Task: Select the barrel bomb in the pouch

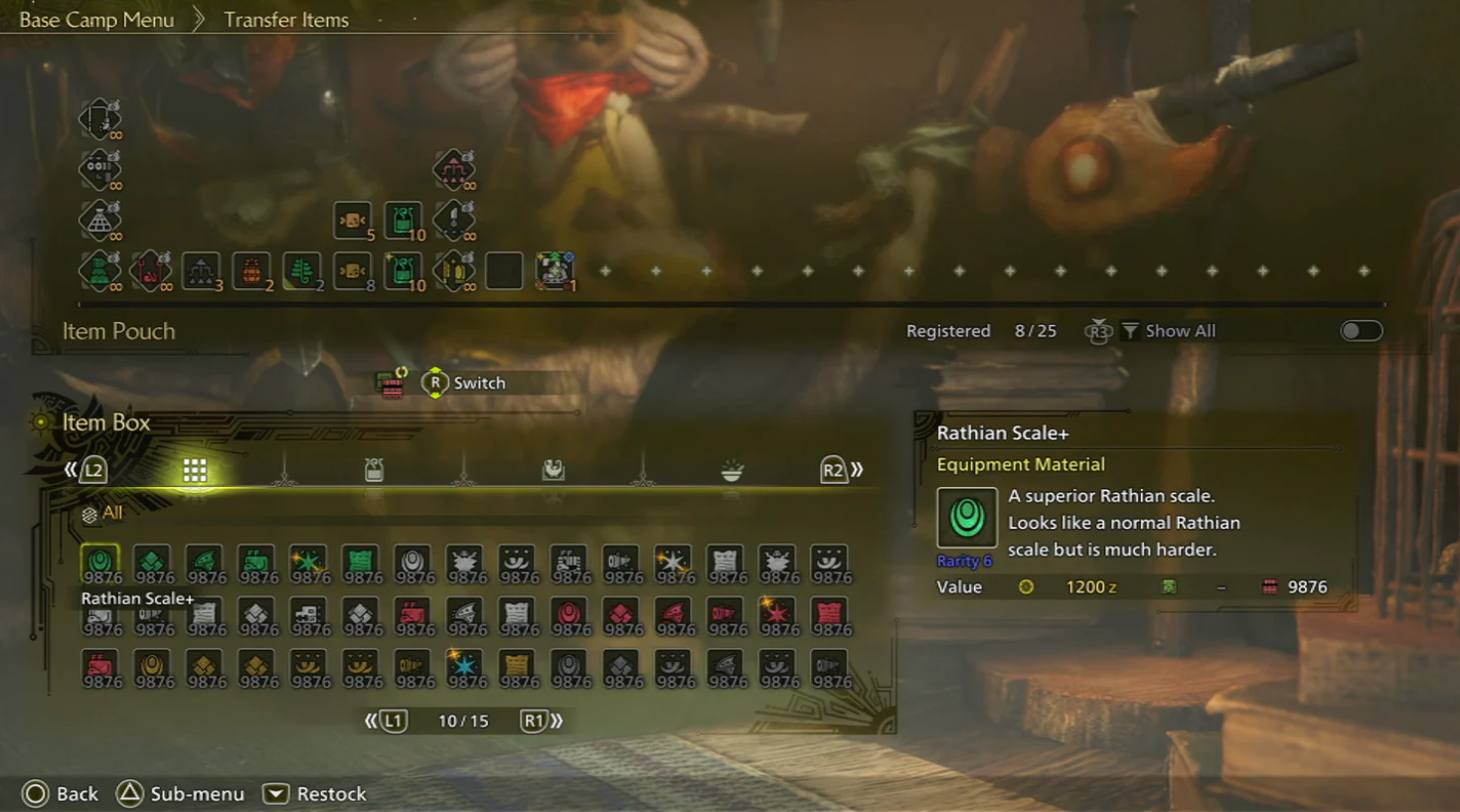Action: 251,270
